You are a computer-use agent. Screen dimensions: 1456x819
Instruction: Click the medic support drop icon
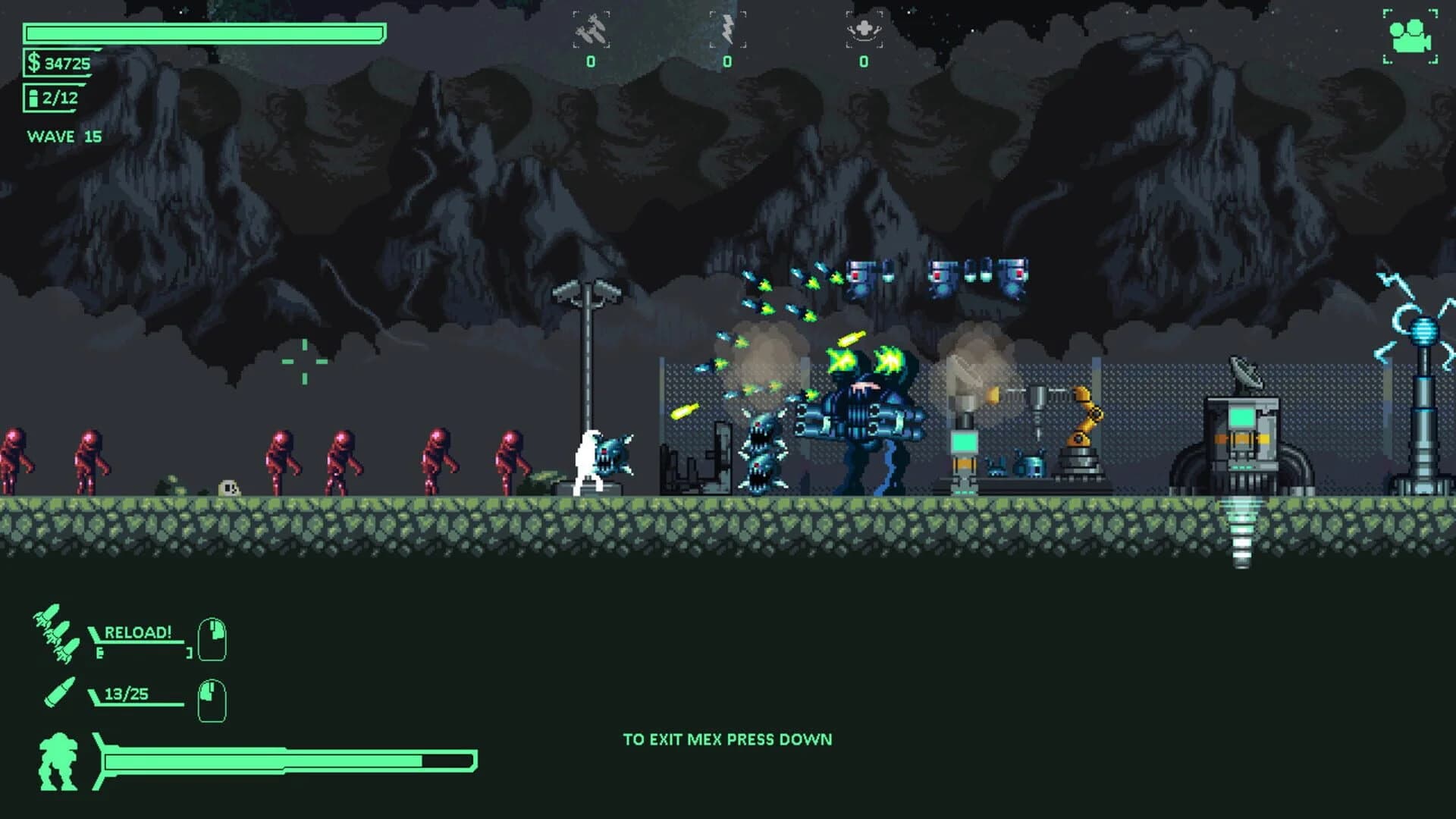[864, 25]
